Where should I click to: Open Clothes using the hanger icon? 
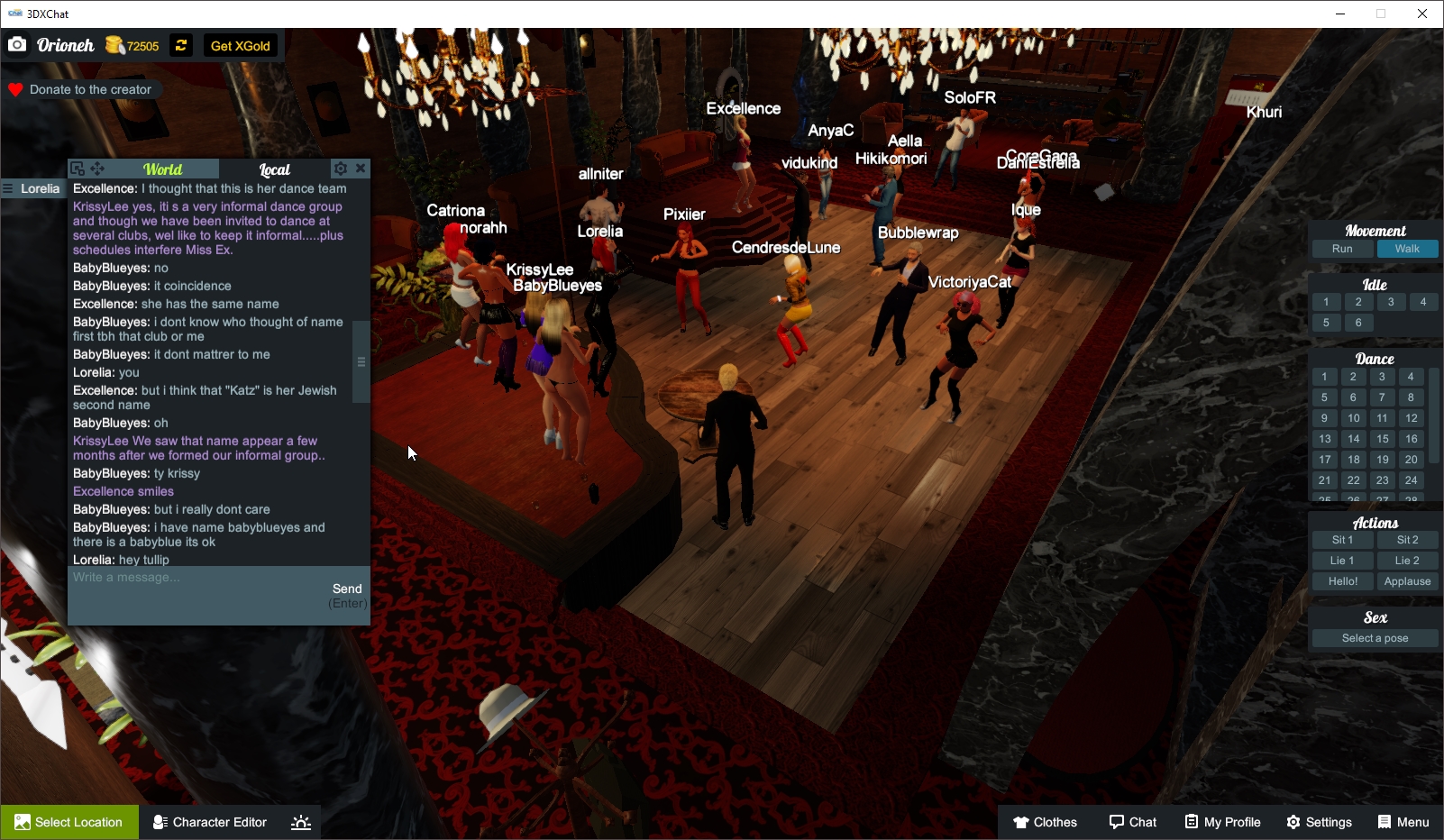(x=1023, y=822)
